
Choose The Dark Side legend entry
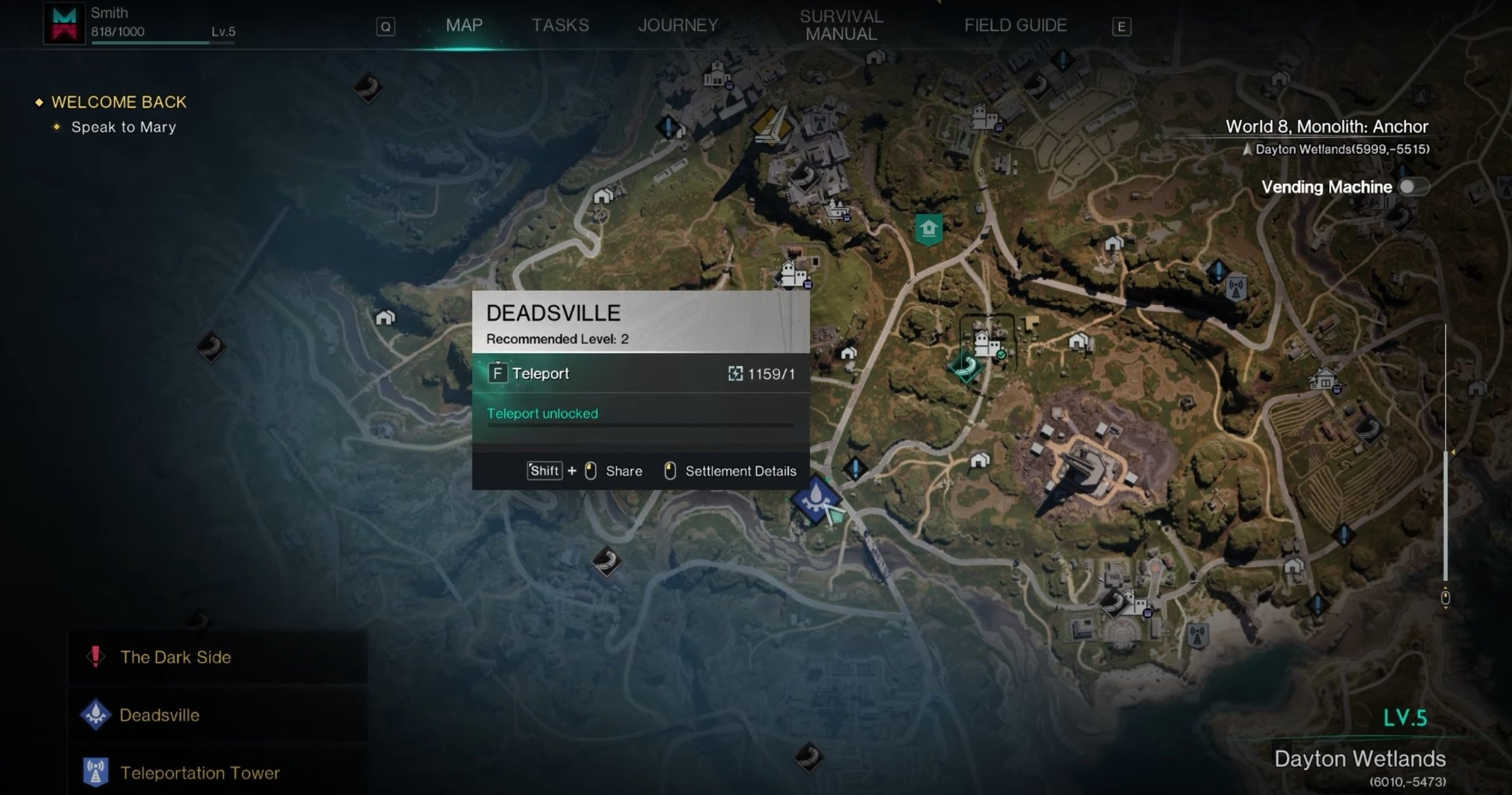tap(175, 657)
